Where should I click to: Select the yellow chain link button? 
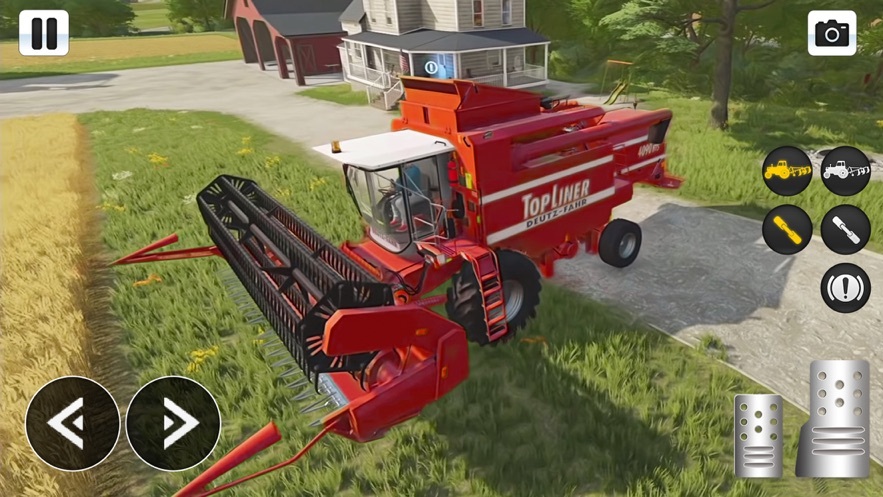(787, 230)
